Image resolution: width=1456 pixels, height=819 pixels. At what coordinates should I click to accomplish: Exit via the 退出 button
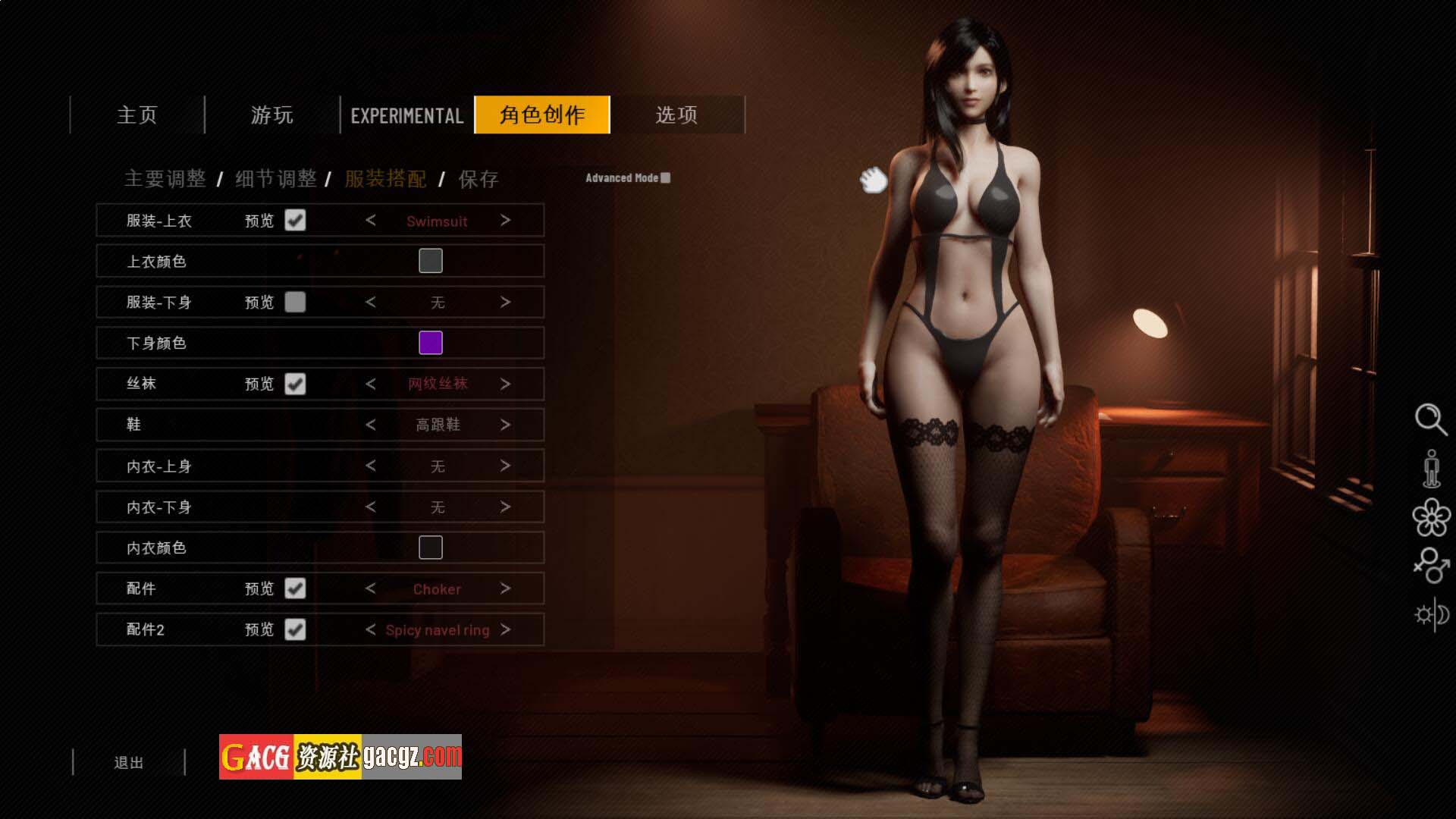(x=129, y=763)
